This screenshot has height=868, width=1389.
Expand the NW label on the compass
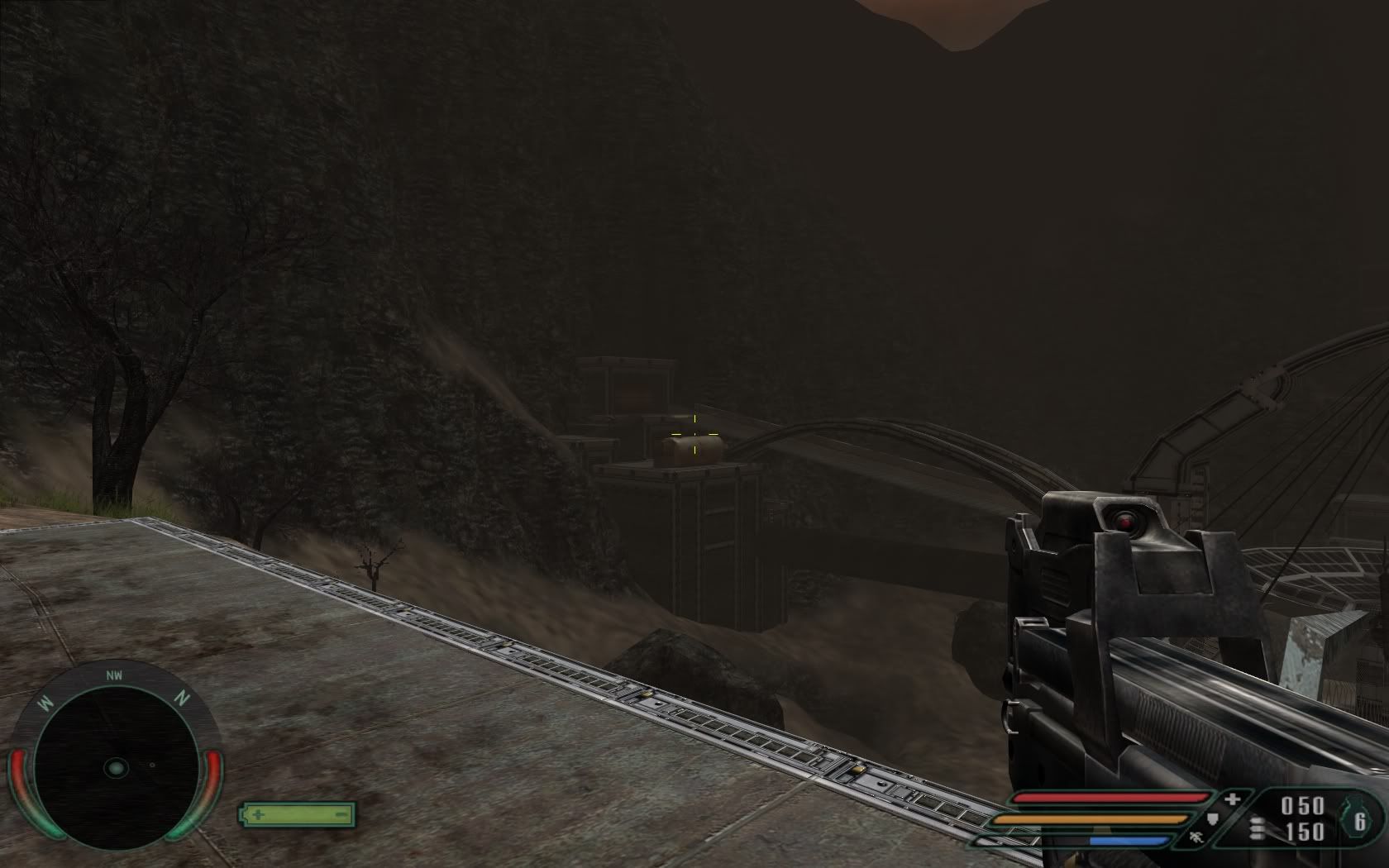point(115,675)
